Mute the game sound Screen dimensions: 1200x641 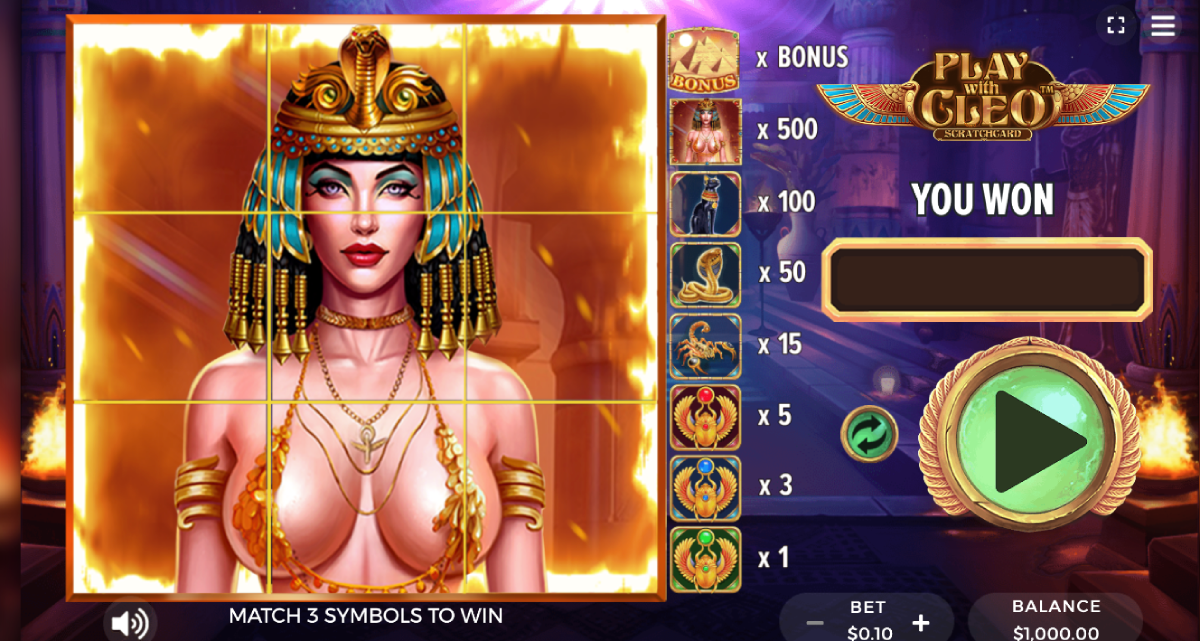pyautogui.click(x=130, y=623)
